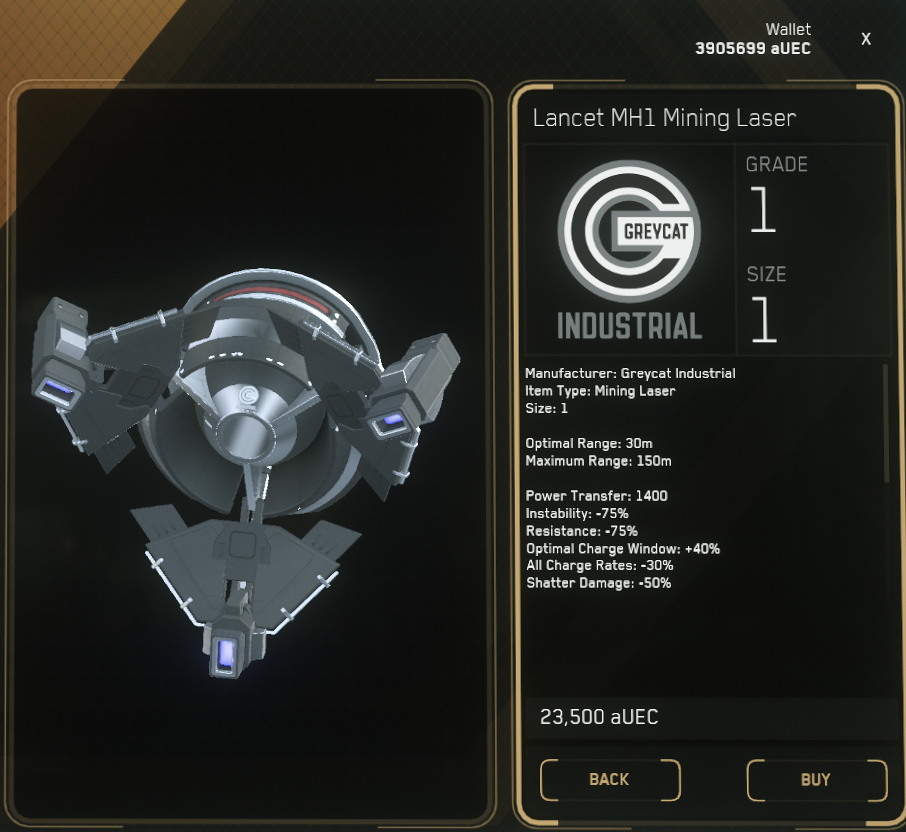Viewport: 906px width, 832px height.
Task: Buy the Lancet MH1 Mining Laser
Action: tap(816, 780)
